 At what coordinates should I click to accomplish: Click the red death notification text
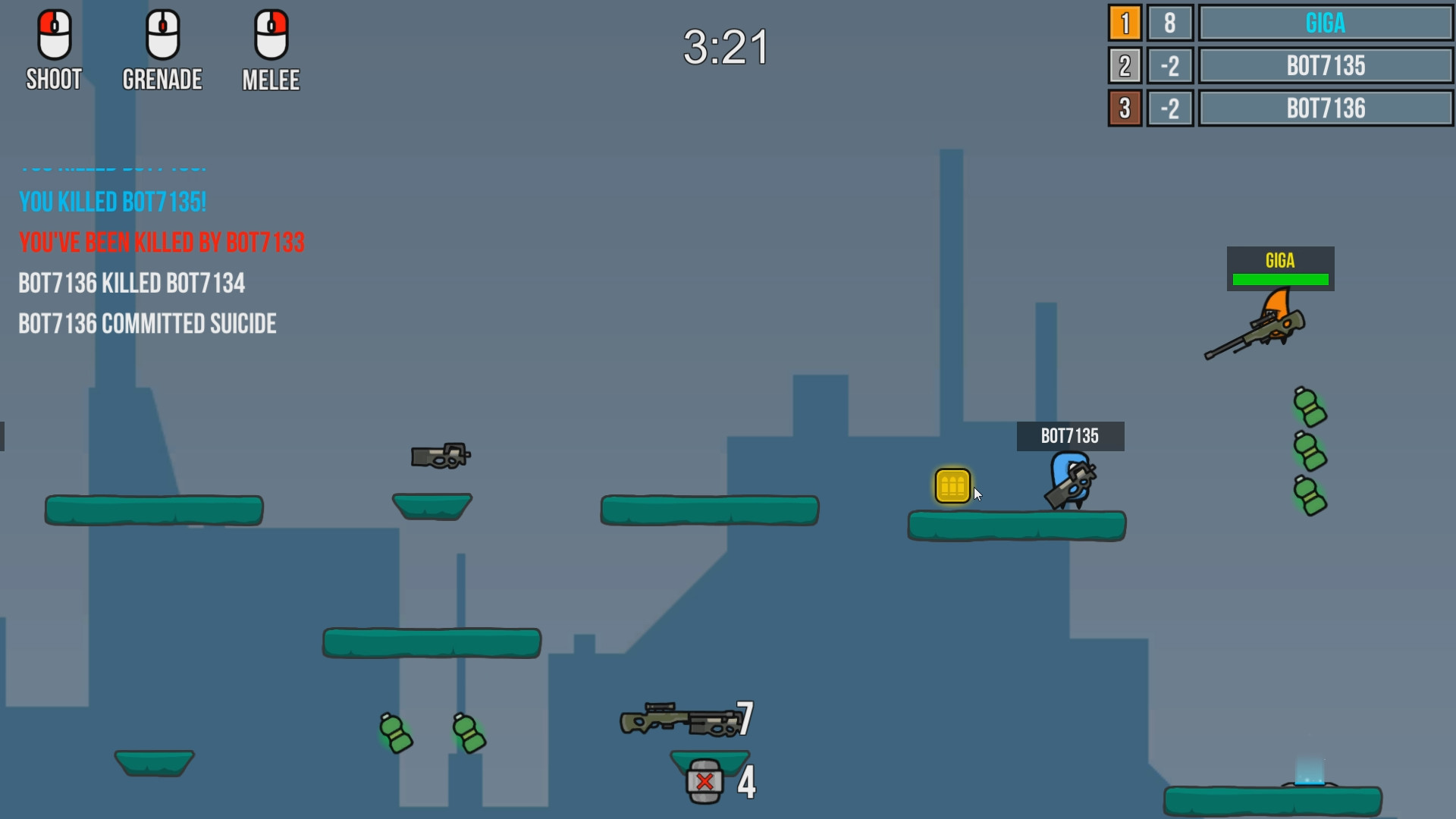click(162, 243)
